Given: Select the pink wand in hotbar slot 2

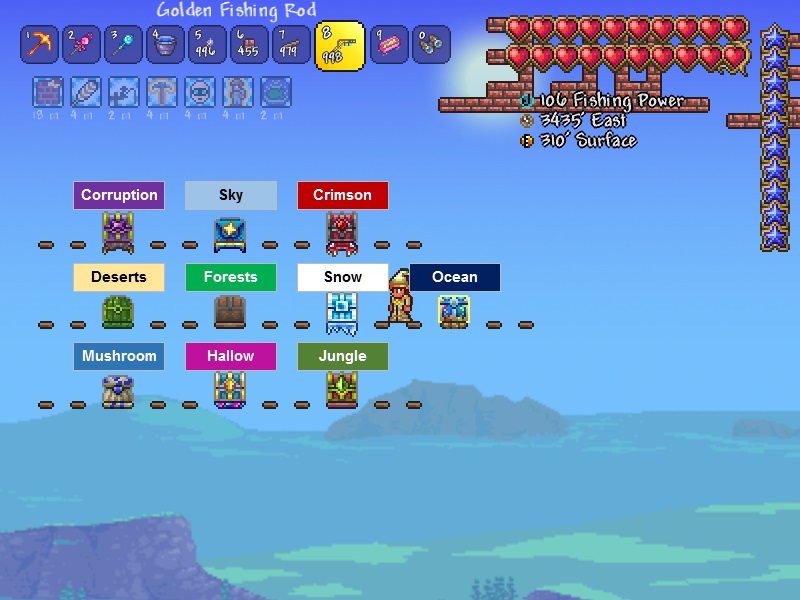Looking at the screenshot, I should point(81,45).
